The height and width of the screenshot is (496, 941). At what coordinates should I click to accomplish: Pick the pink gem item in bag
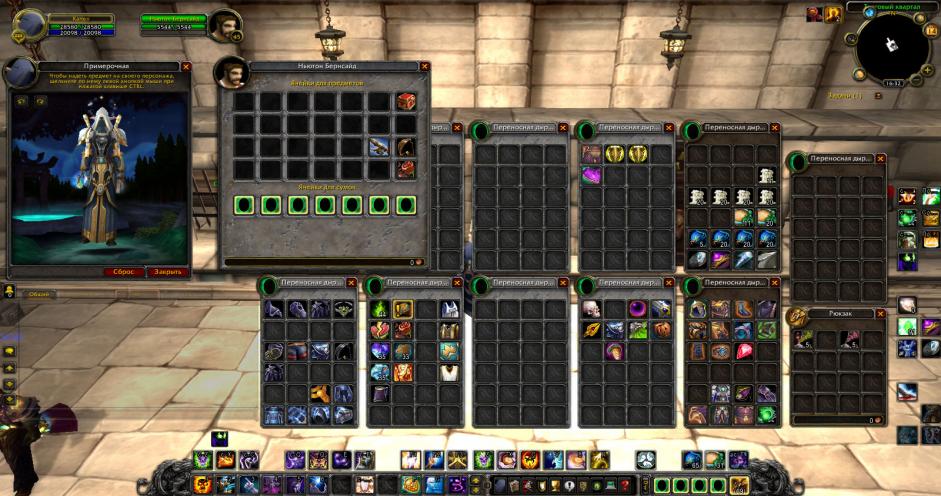[x=745, y=351]
